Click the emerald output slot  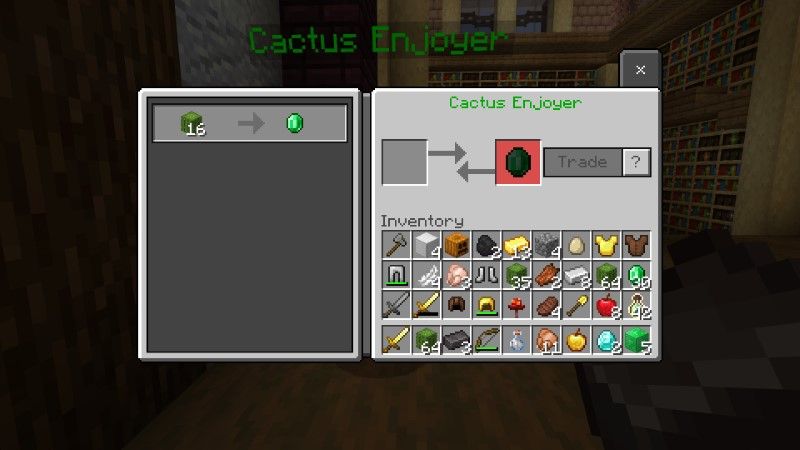518,162
